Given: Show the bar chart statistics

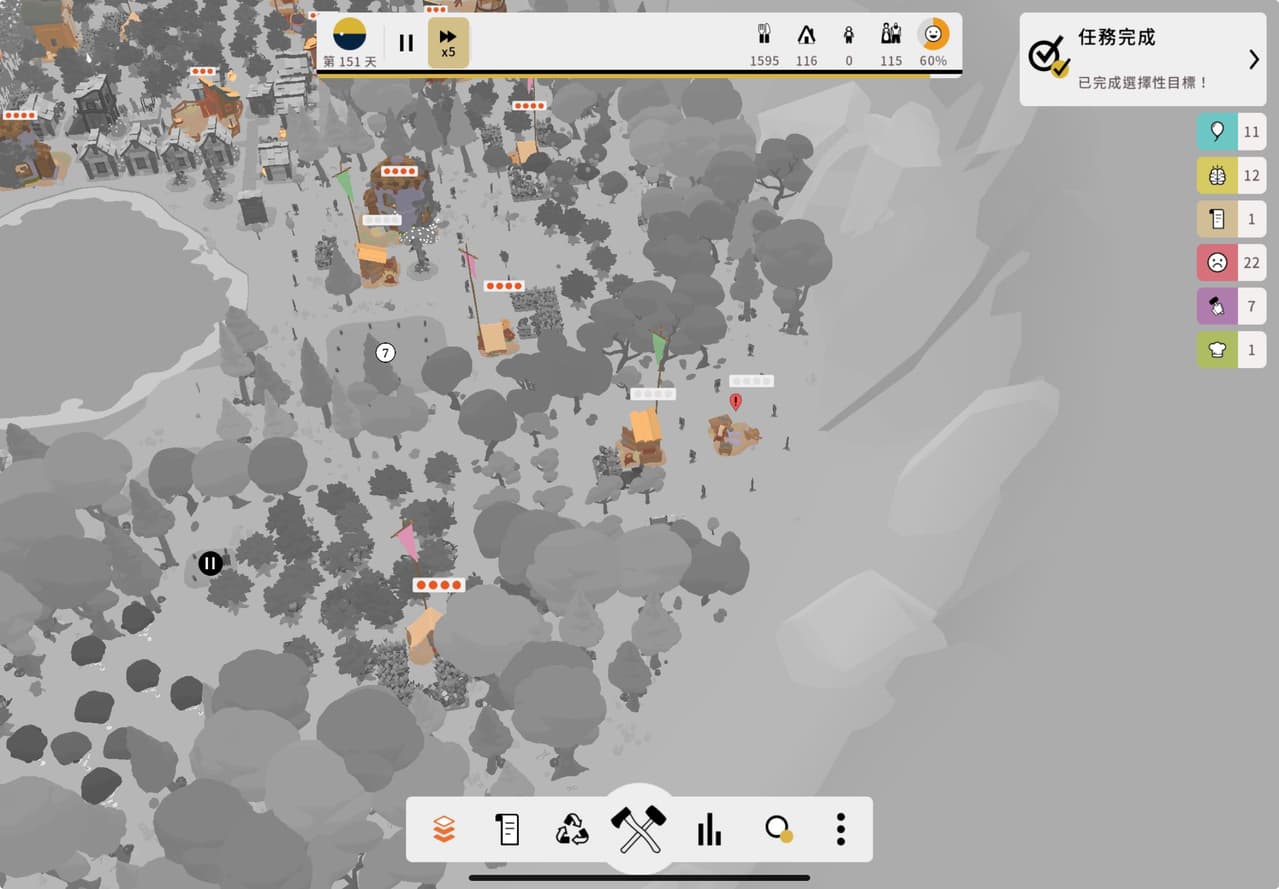Looking at the screenshot, I should (x=709, y=829).
